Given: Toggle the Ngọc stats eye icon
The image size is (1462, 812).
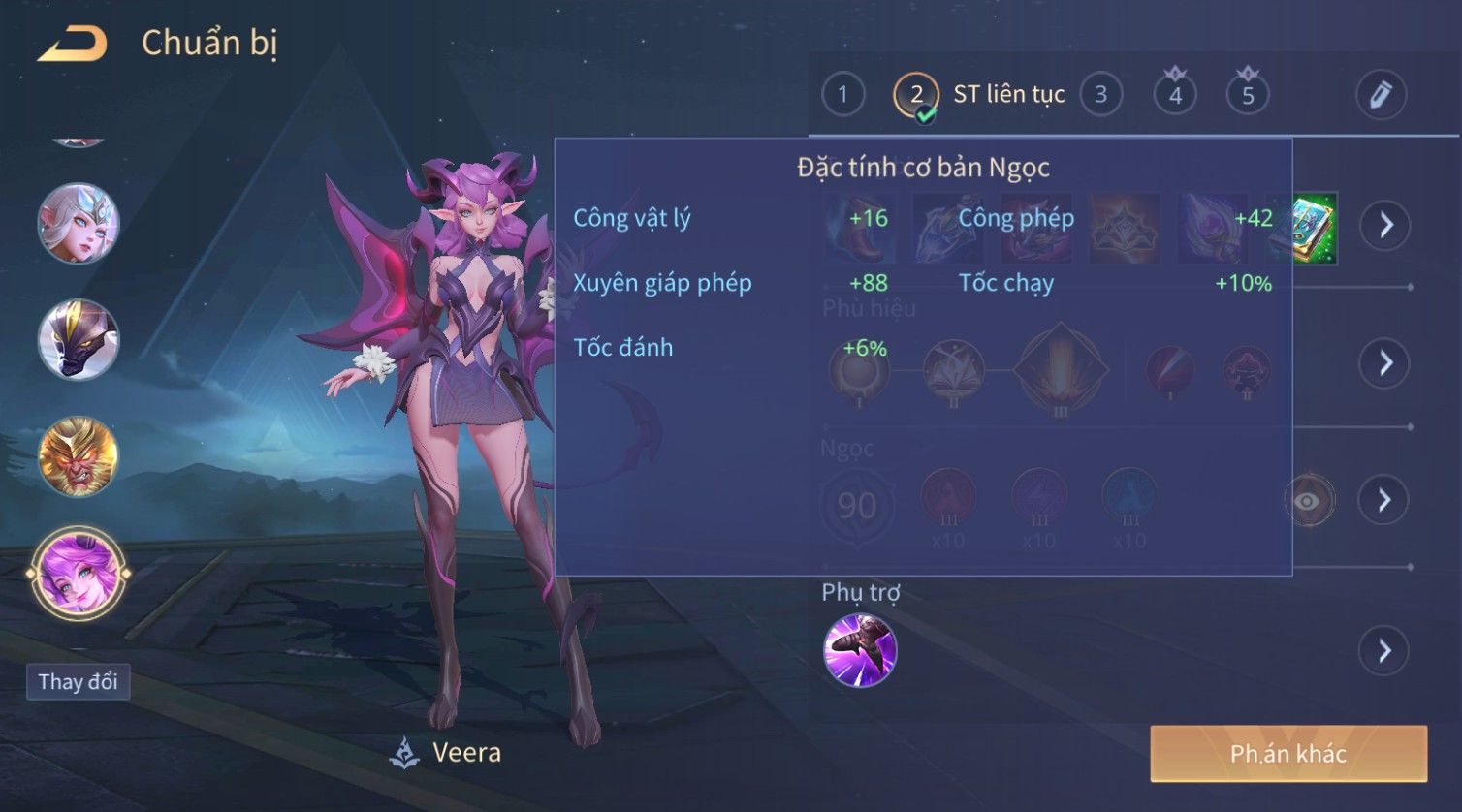Looking at the screenshot, I should (1308, 500).
